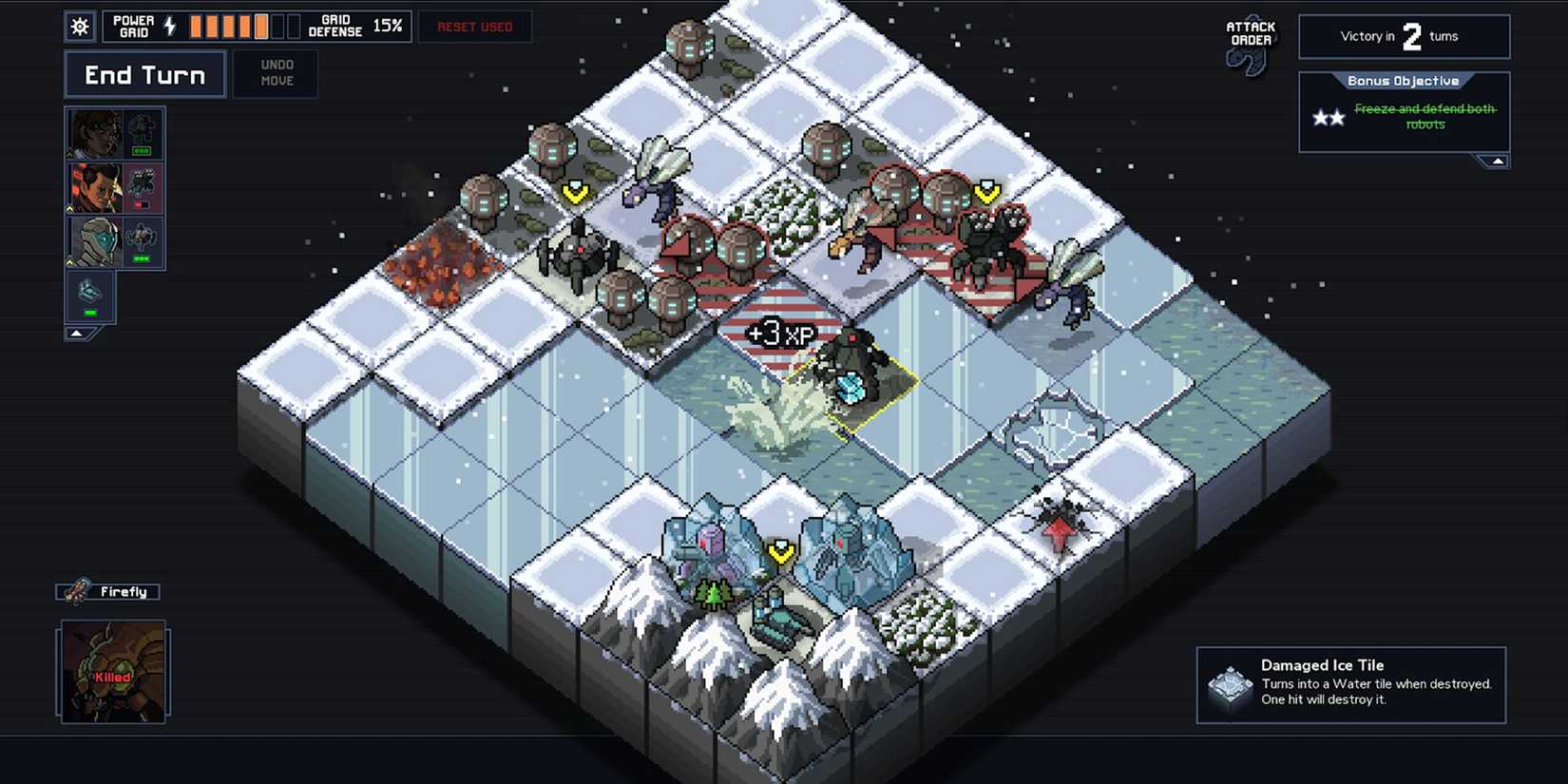Select the deployed tank unit in the bottom roster slot
The height and width of the screenshot is (784, 1568).
pos(90,296)
